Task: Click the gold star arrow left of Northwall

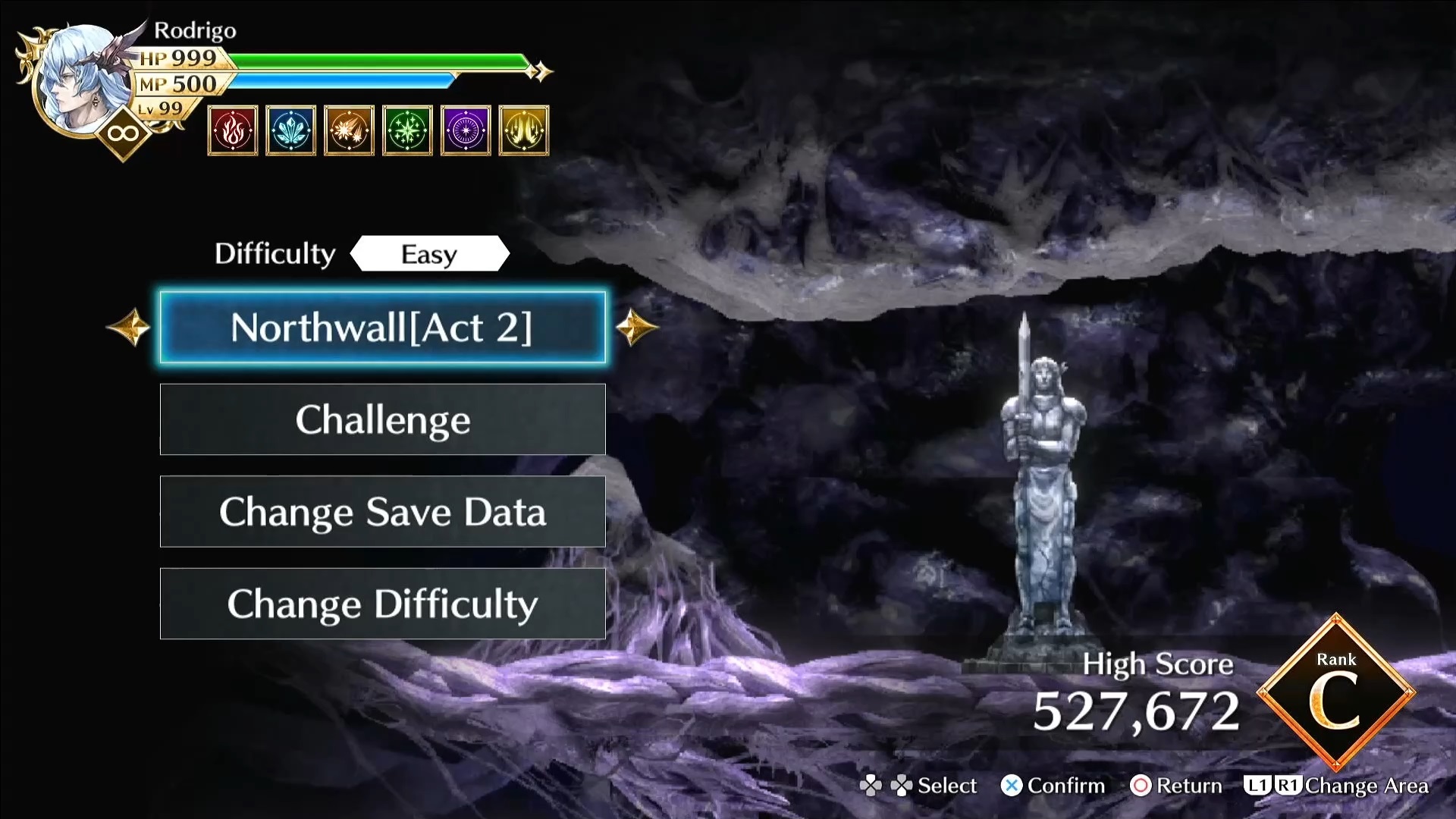Action: coord(129,328)
